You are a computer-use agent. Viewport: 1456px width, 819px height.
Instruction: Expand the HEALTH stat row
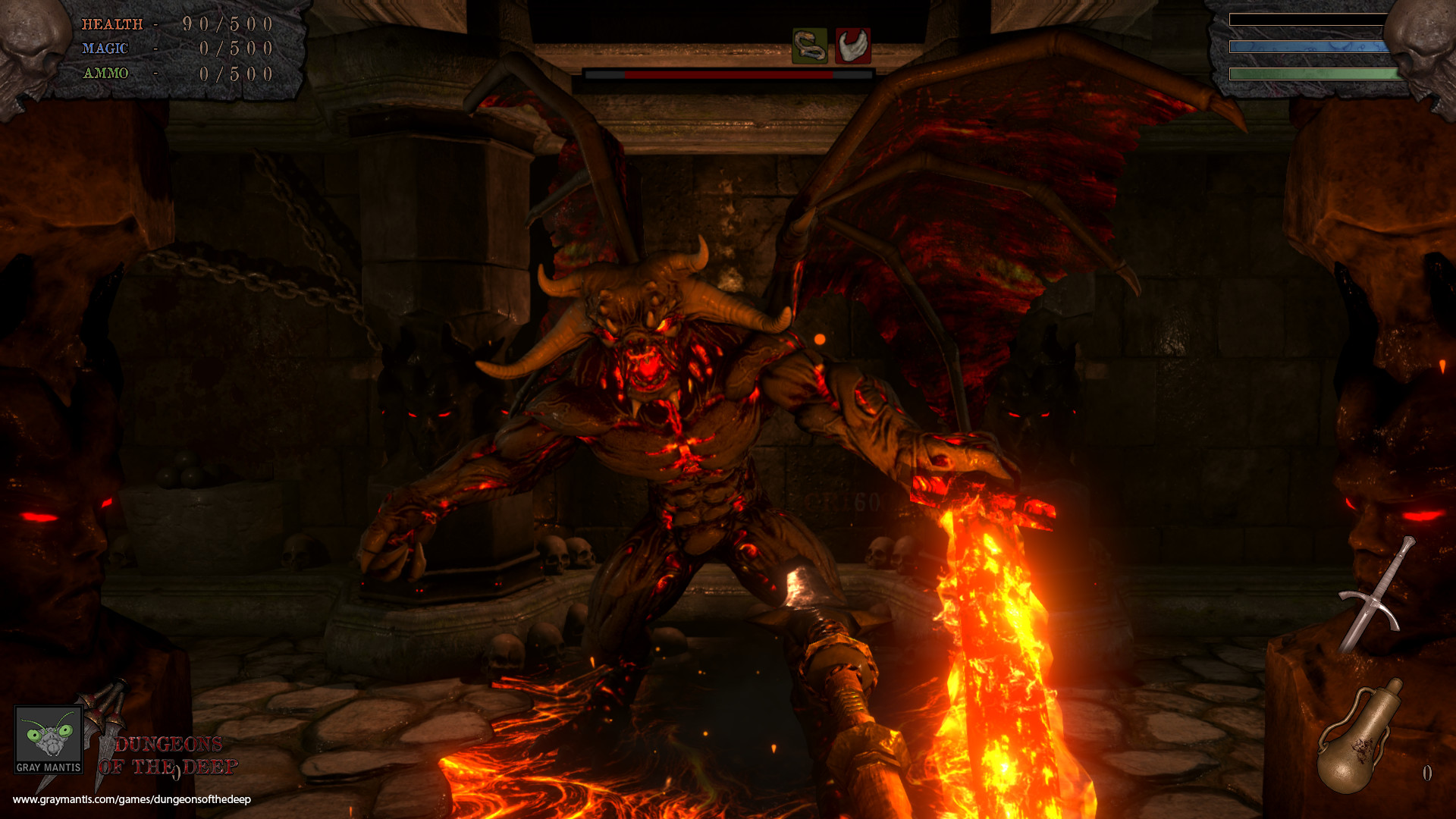click(174, 24)
